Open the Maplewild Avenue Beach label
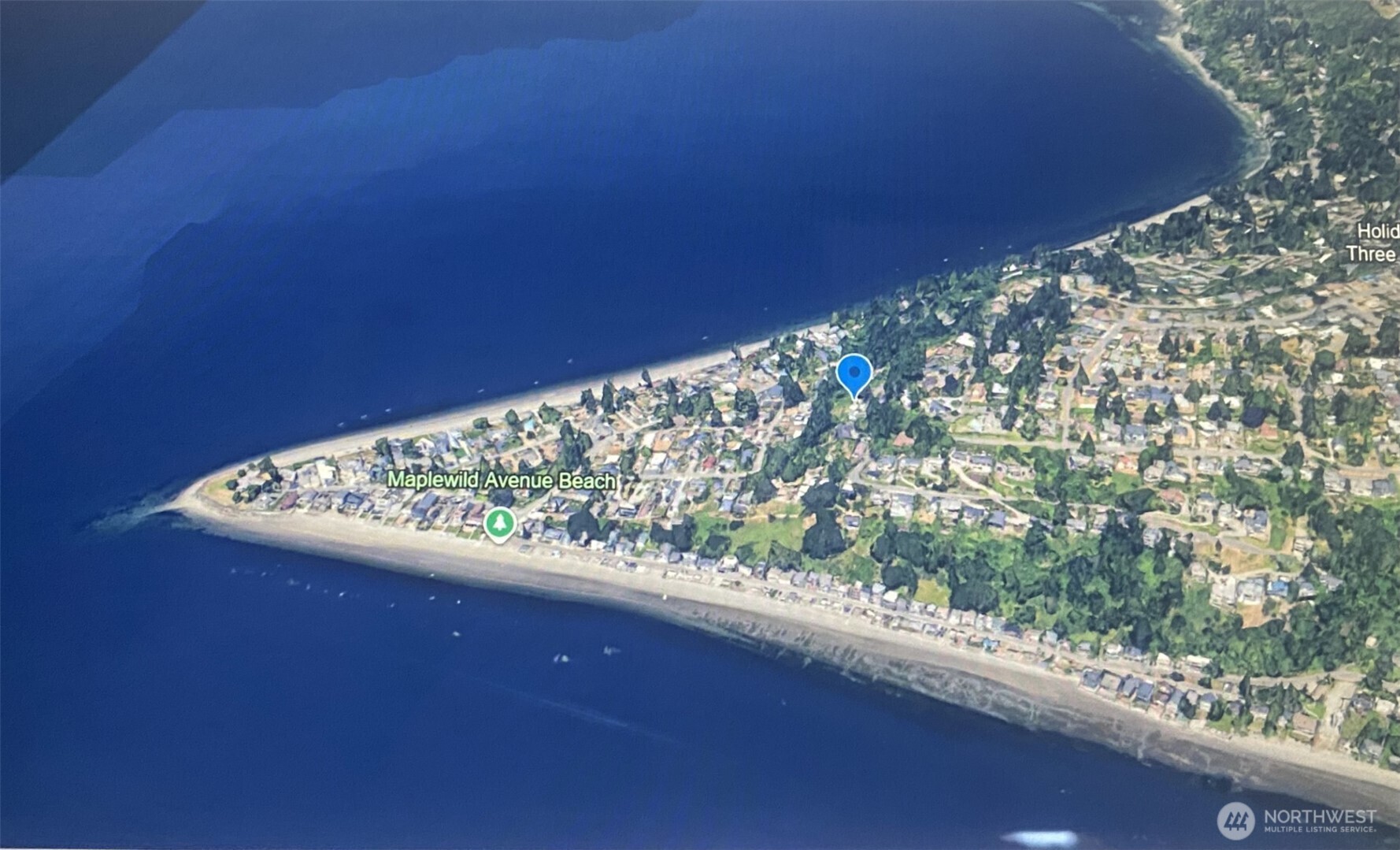 tap(502, 480)
